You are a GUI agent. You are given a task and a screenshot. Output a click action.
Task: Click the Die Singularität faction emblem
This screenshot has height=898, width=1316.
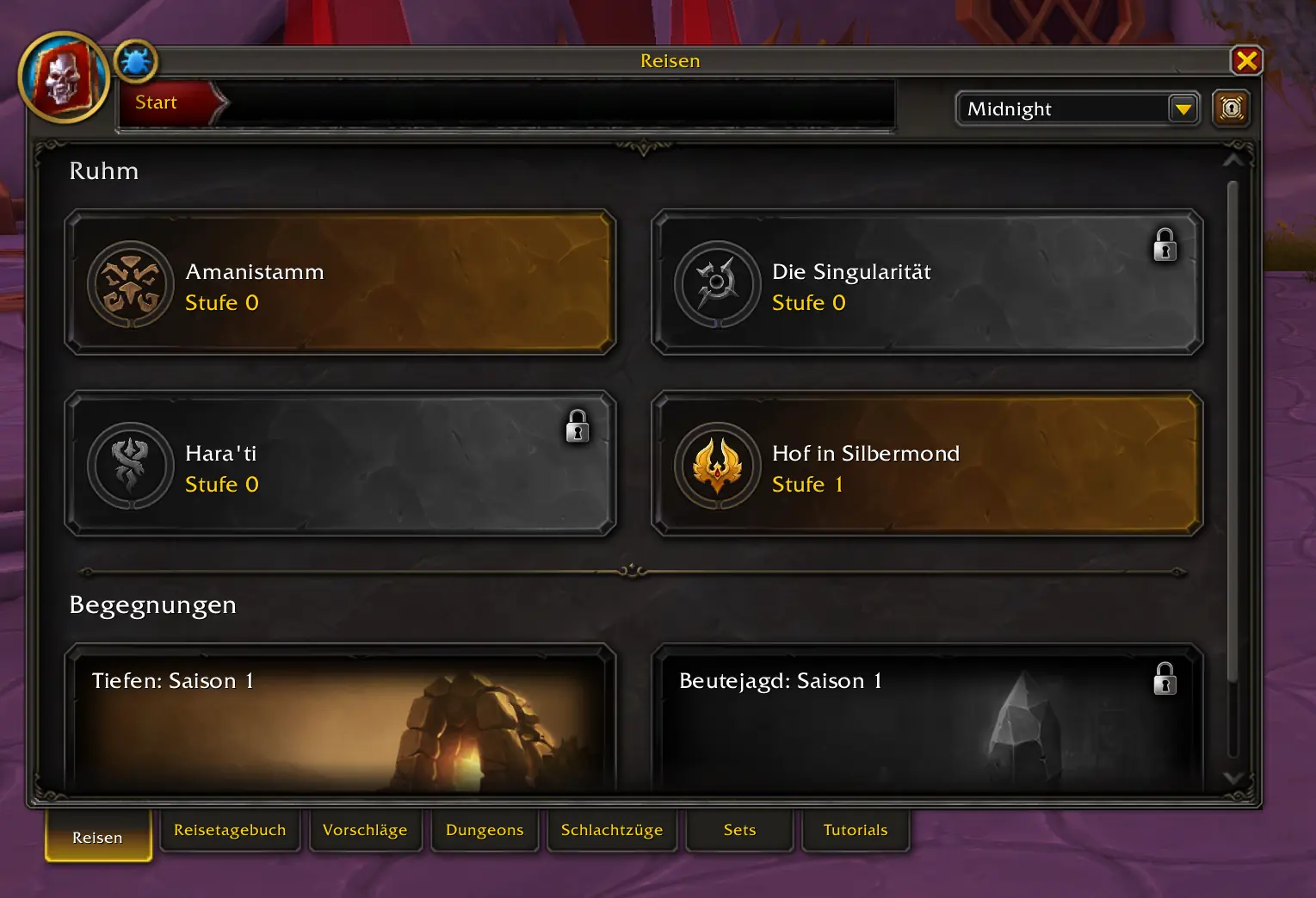717,284
